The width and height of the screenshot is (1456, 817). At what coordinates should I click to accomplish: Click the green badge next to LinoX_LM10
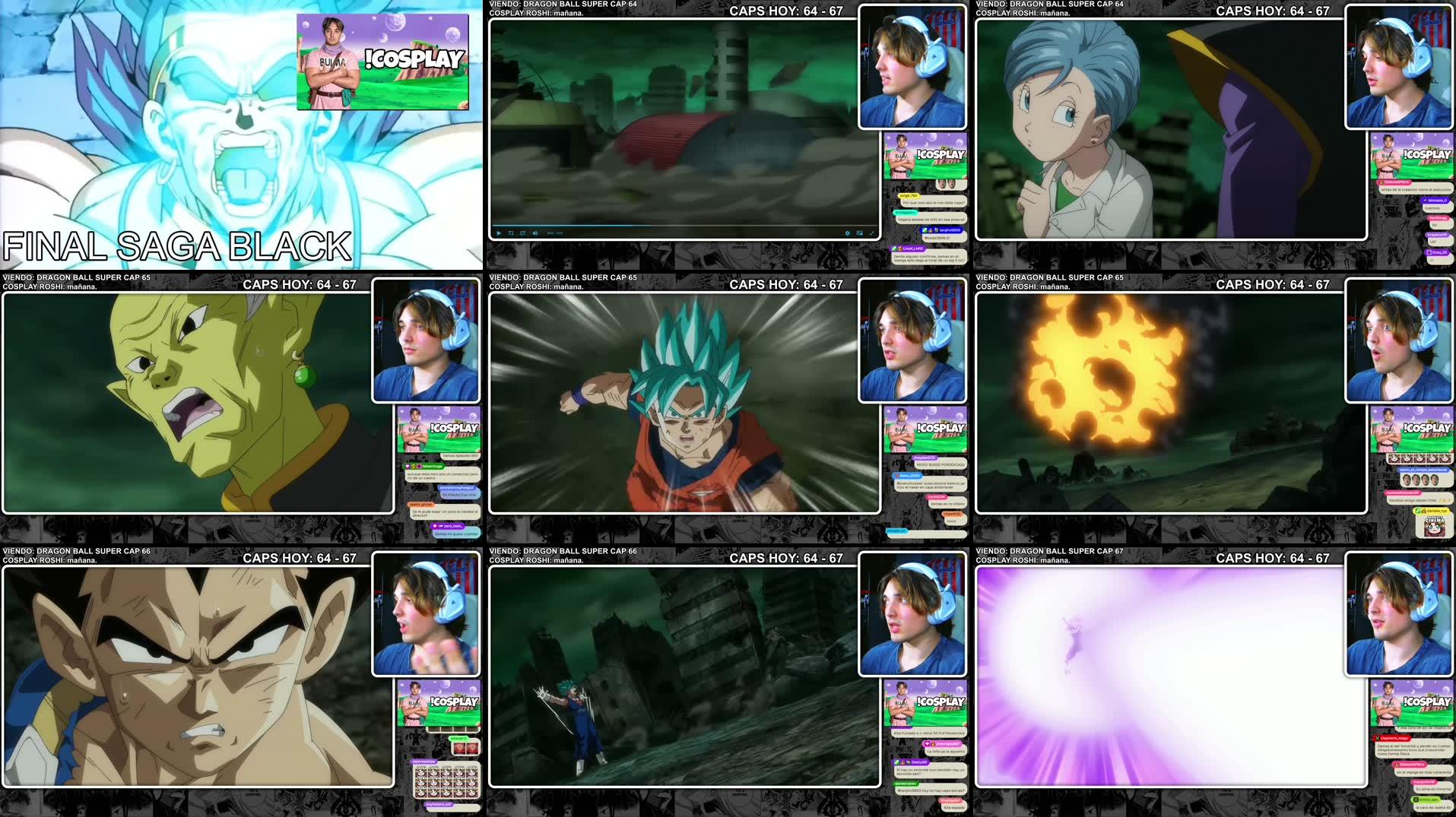(895, 249)
